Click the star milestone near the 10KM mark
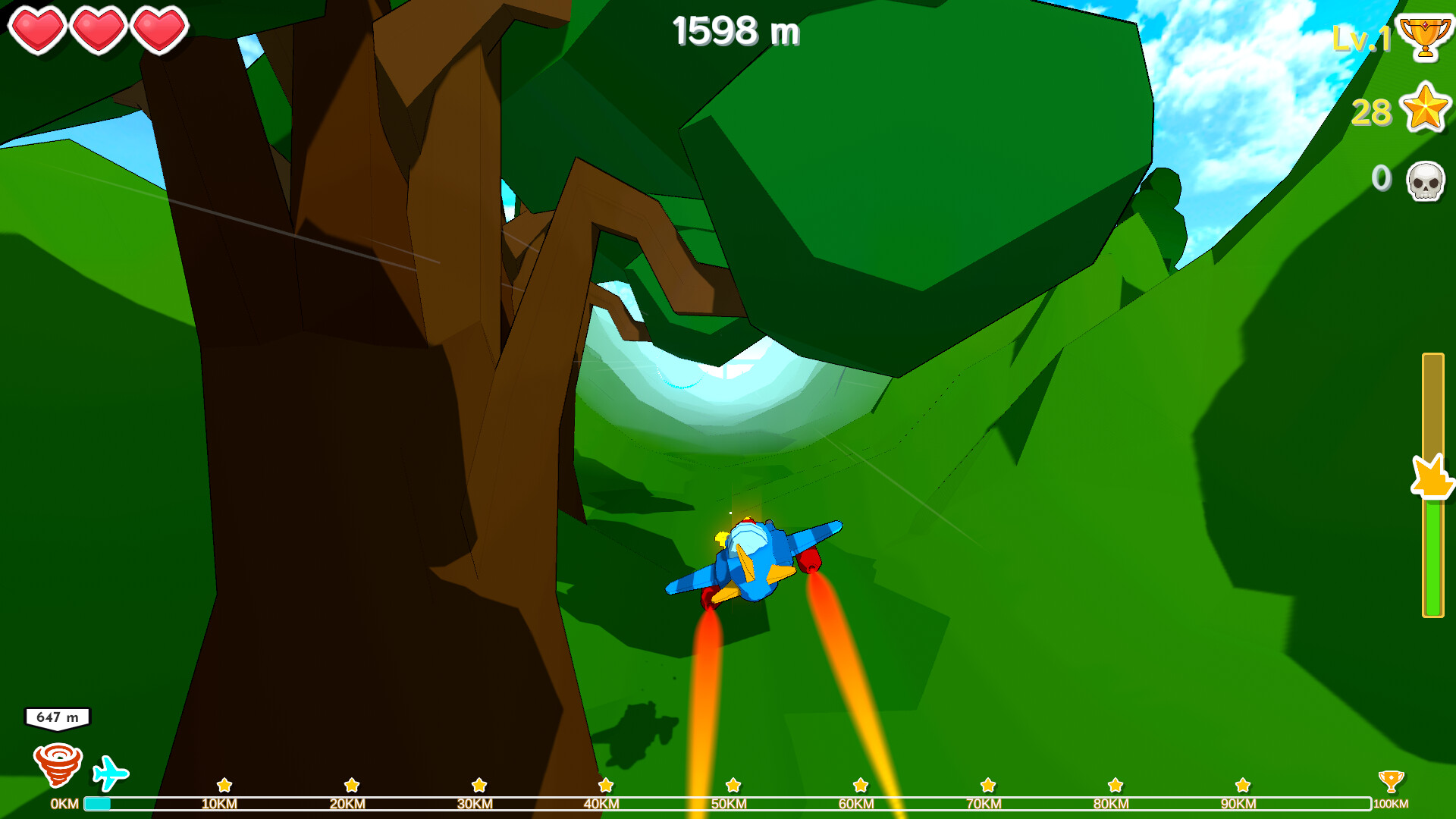Image resolution: width=1456 pixels, height=819 pixels. 225,786
